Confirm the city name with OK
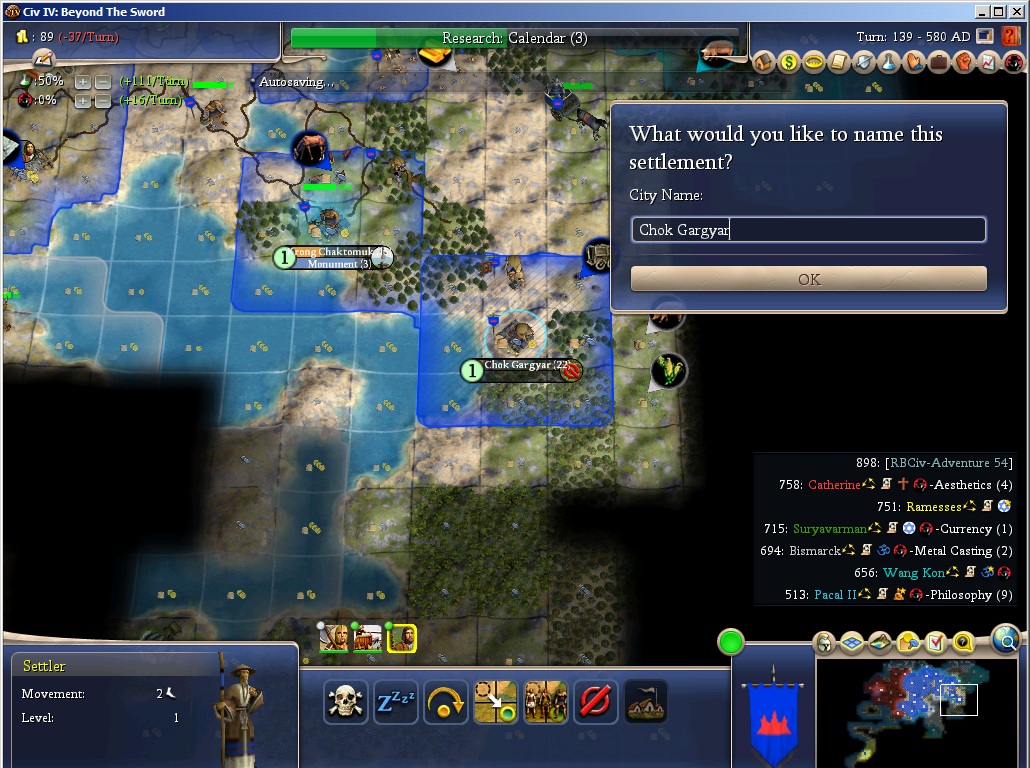Image resolution: width=1030 pixels, height=768 pixels. (808, 279)
